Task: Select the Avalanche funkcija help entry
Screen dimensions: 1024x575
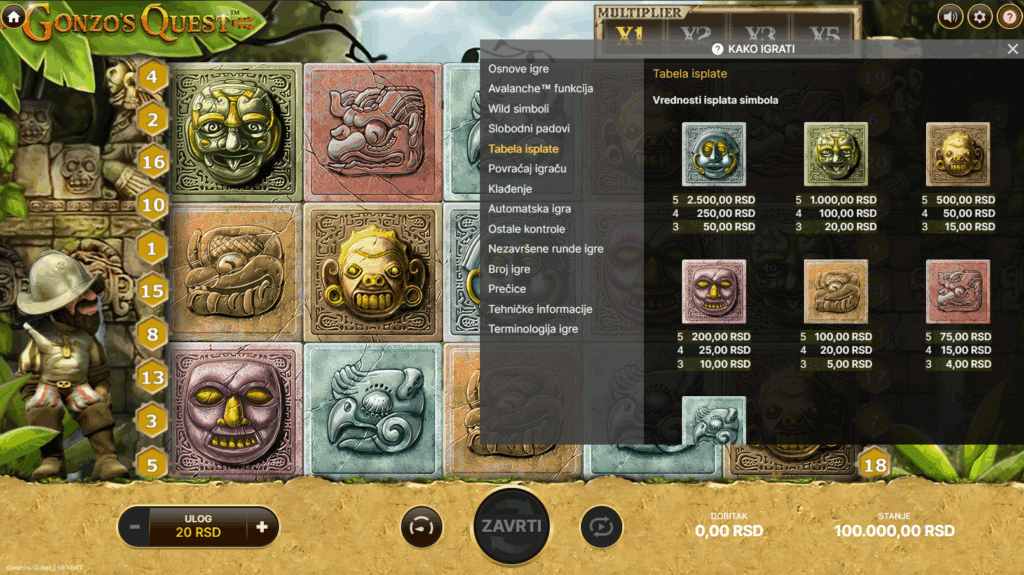Action: 540,88
